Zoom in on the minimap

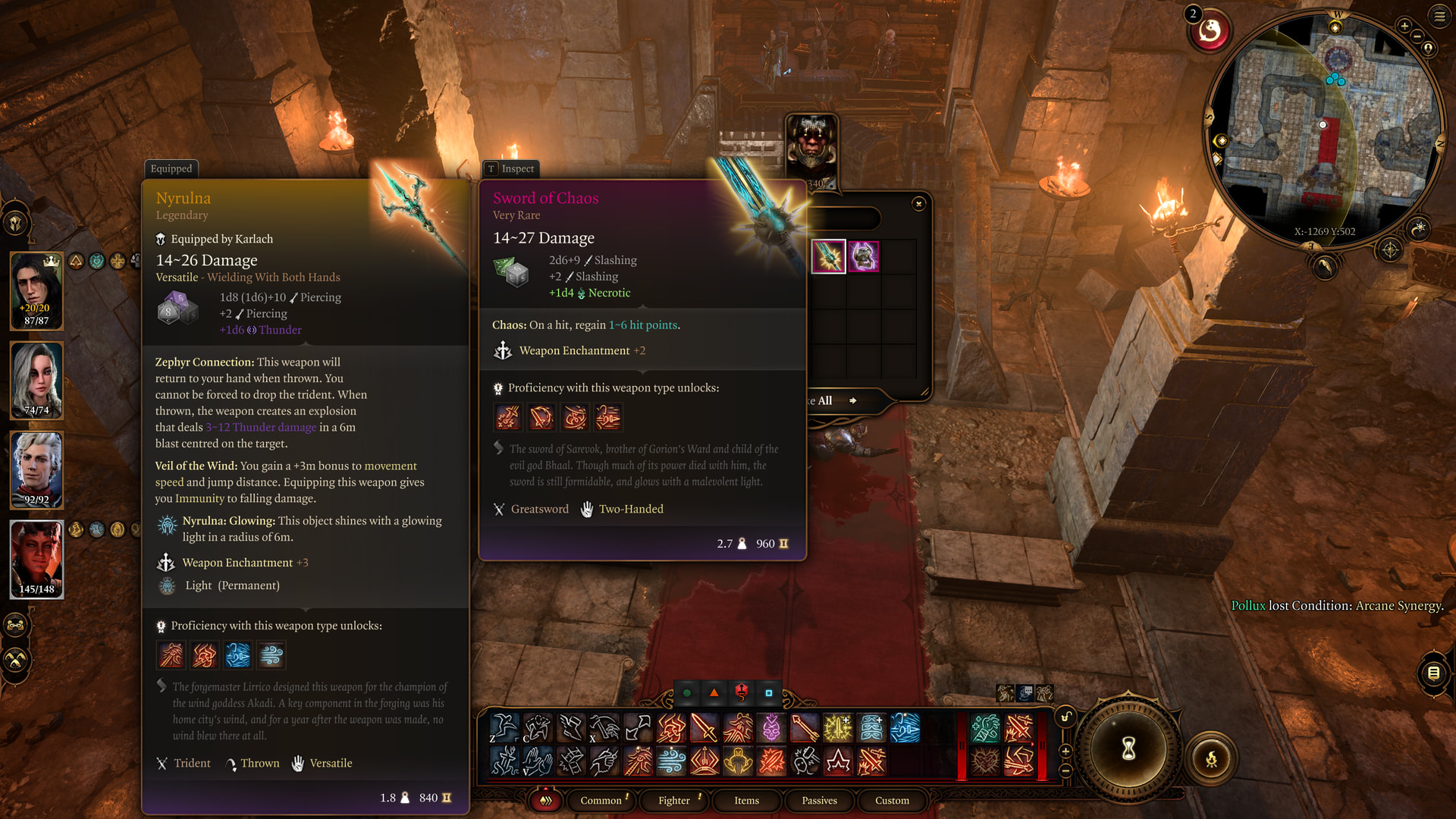[x=1404, y=27]
